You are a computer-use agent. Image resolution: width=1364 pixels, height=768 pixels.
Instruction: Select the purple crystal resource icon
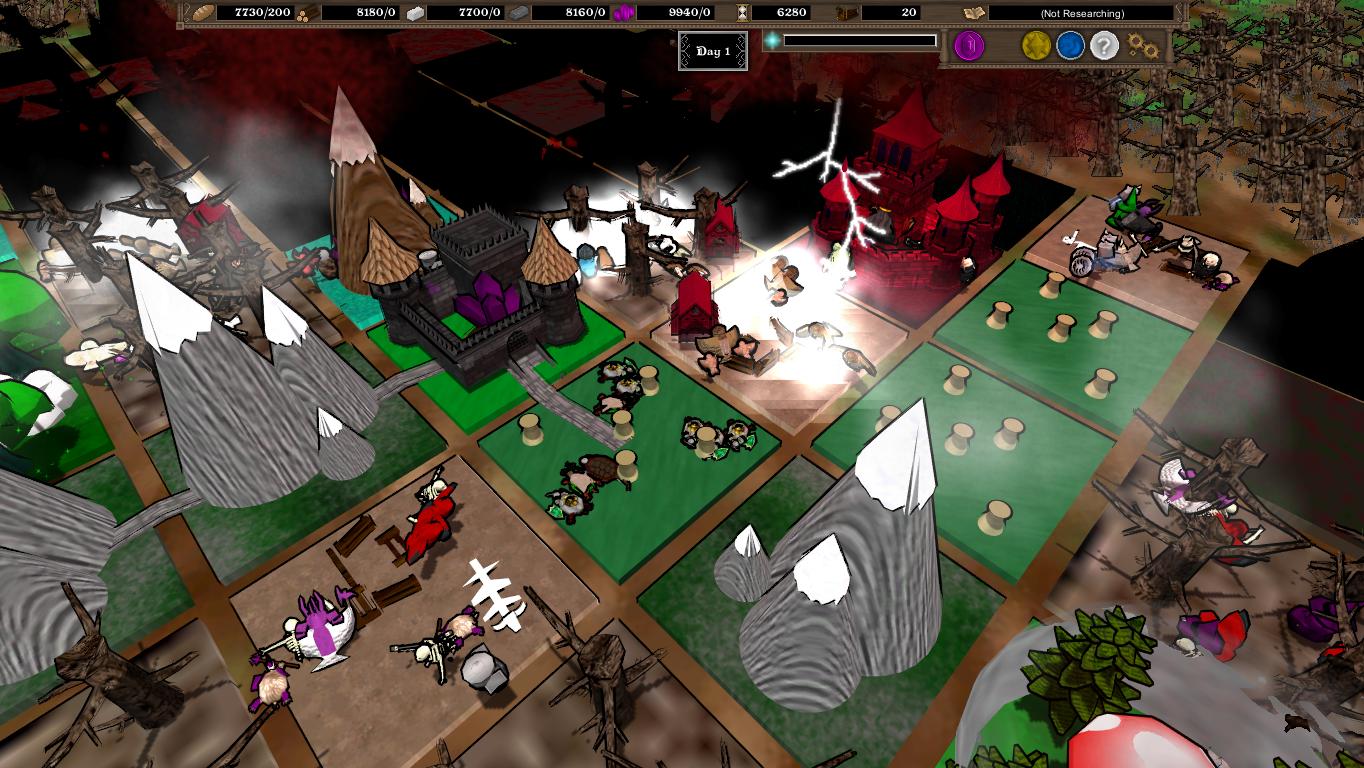click(x=623, y=13)
